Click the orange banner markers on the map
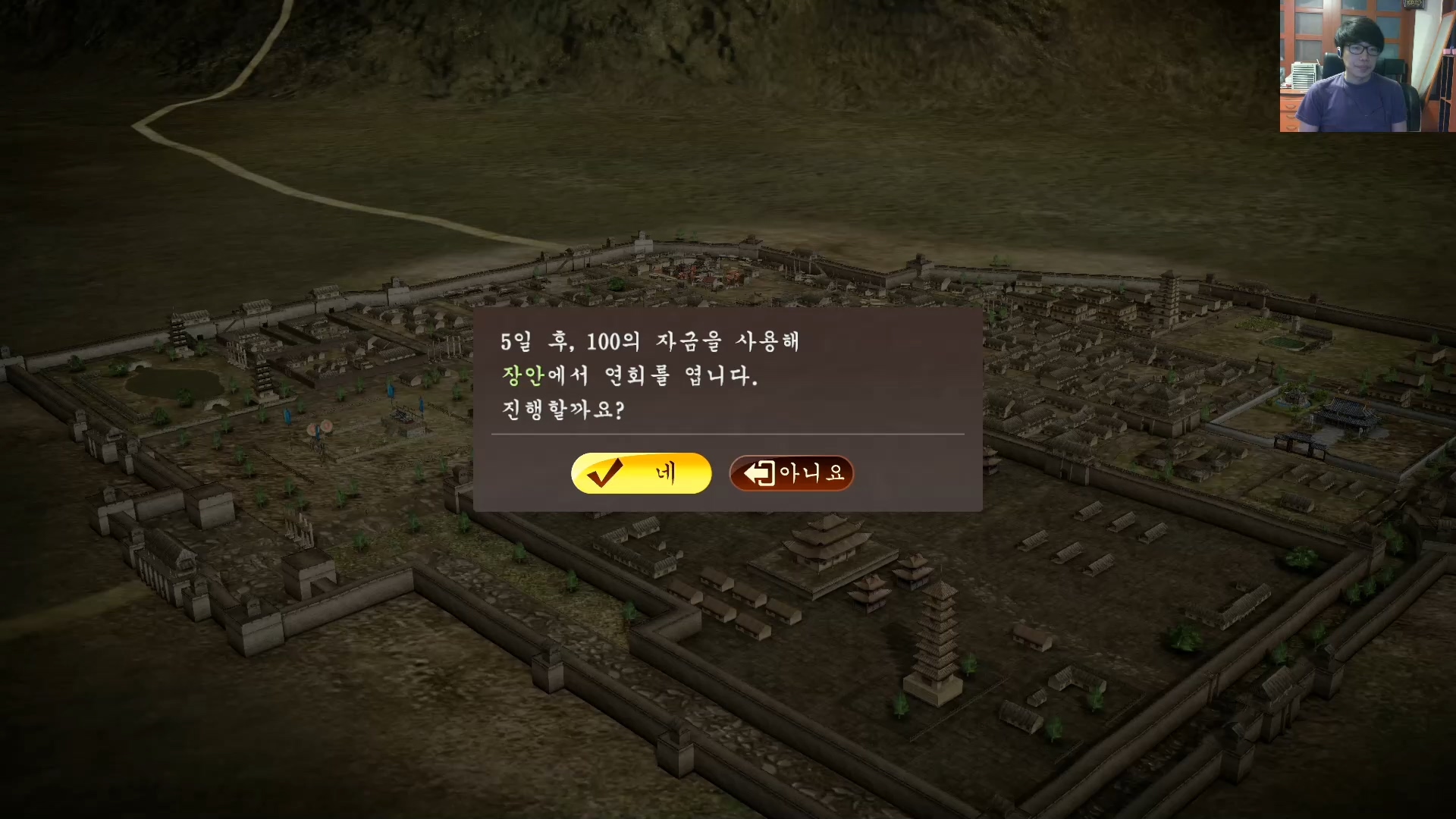Image resolution: width=1456 pixels, height=819 pixels. coord(320,428)
